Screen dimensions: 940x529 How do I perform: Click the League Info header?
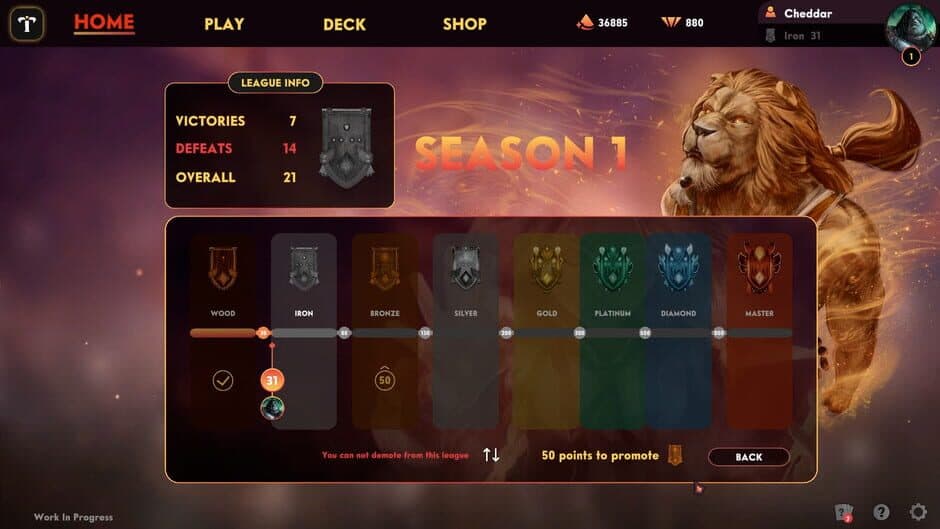click(x=276, y=83)
